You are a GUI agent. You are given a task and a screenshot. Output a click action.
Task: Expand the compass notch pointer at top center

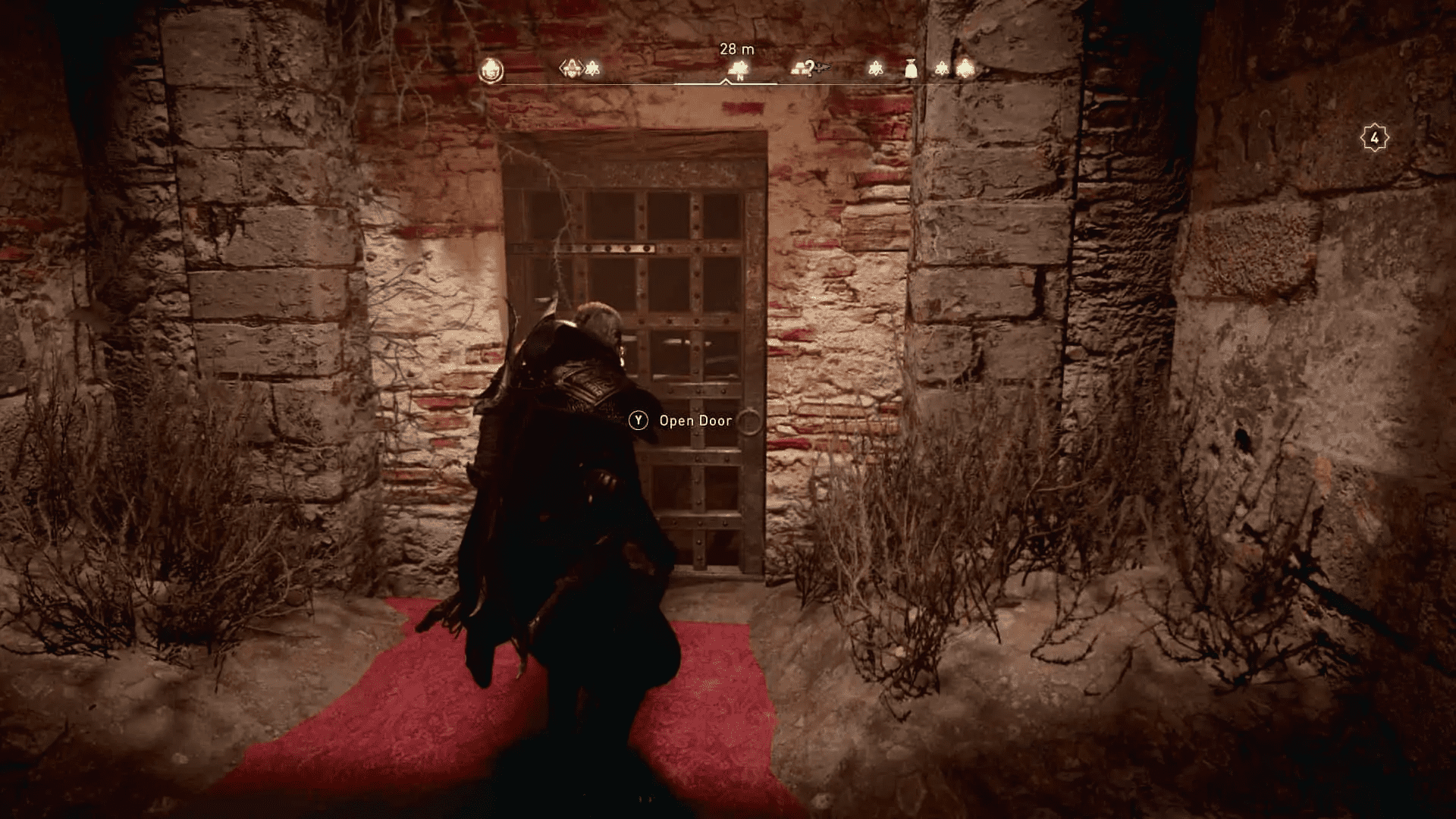[x=725, y=82]
